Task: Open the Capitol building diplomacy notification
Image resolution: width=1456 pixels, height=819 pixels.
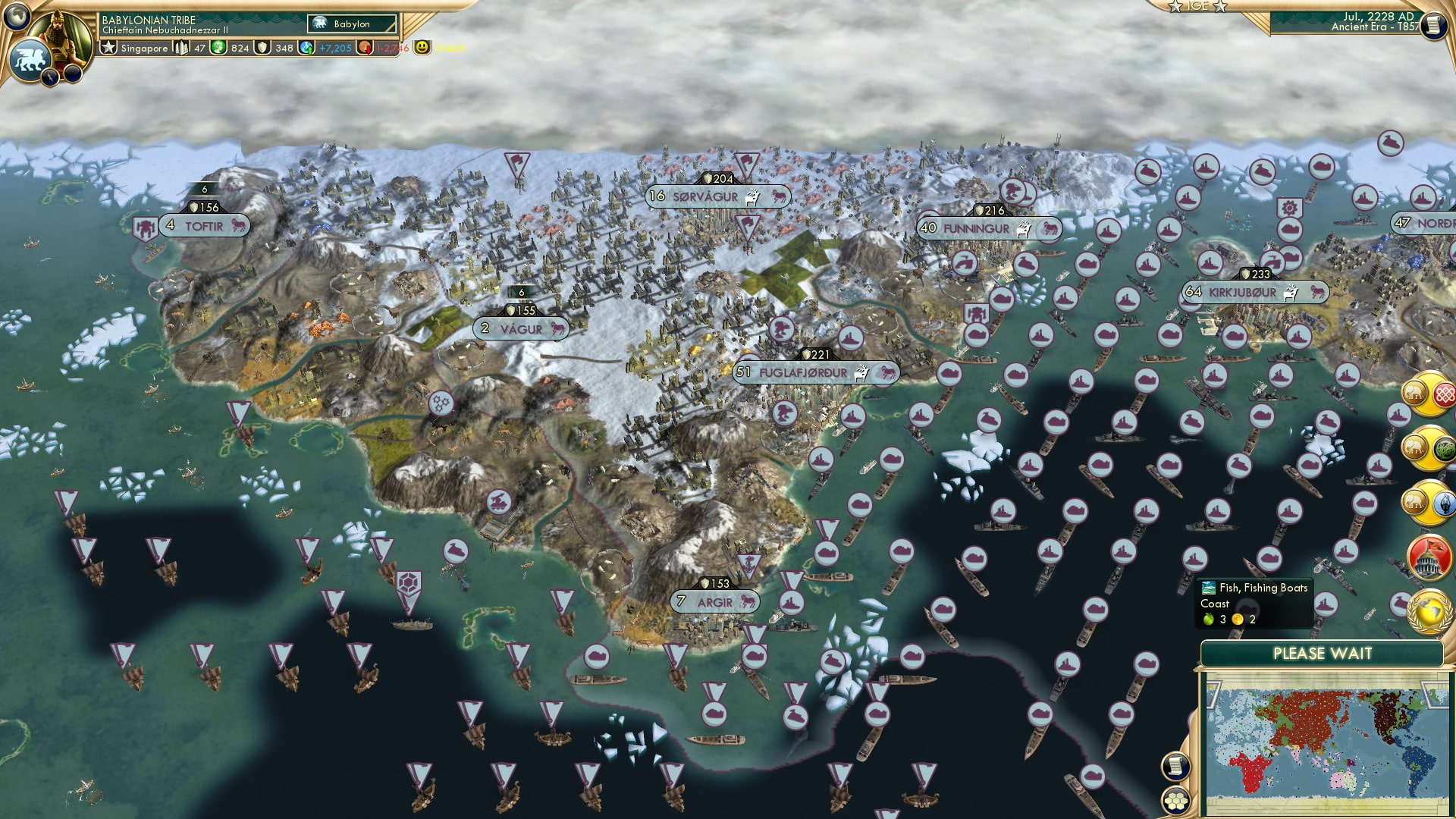Action: point(1427,557)
